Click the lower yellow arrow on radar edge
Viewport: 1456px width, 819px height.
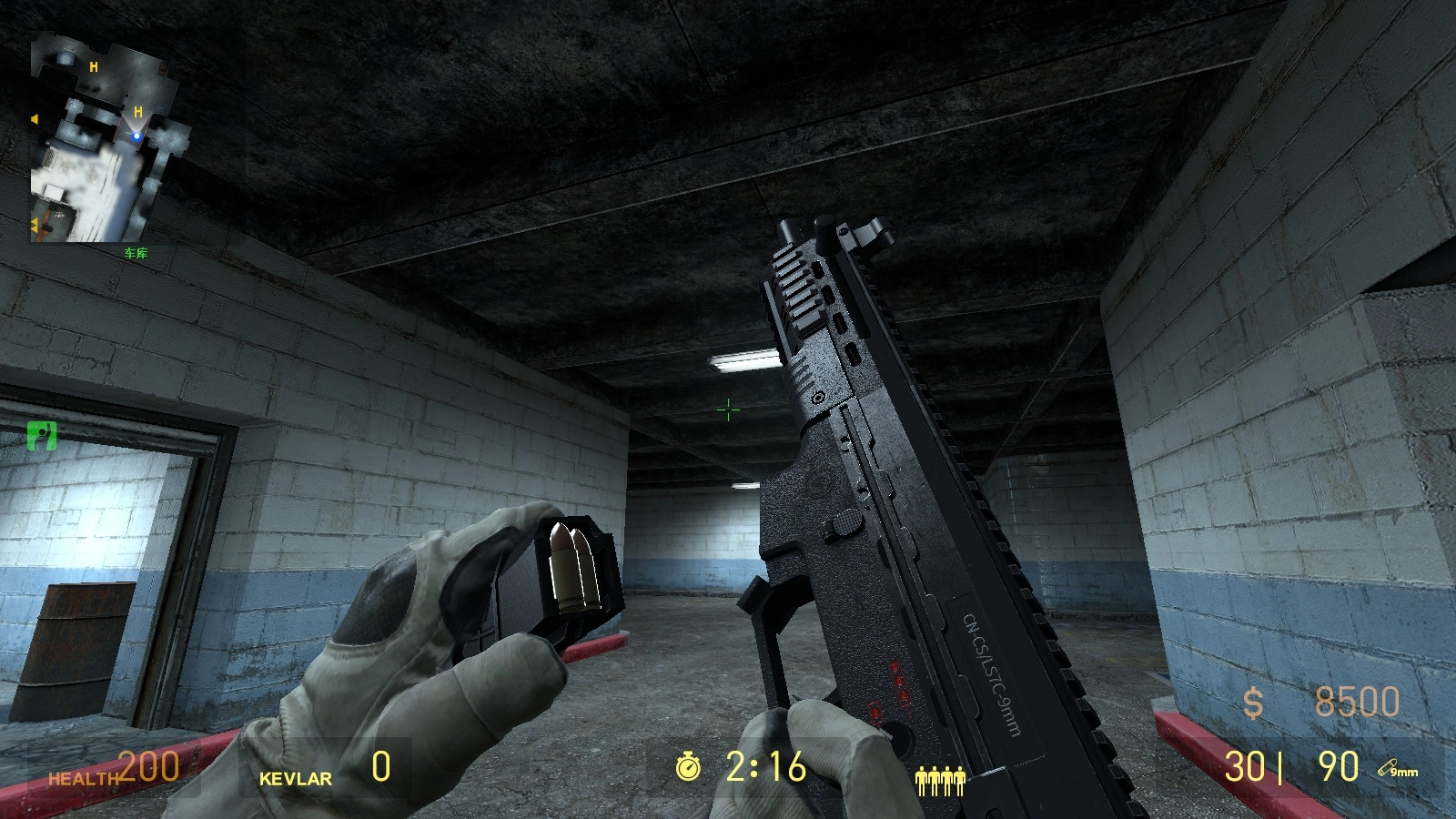[x=33, y=222]
